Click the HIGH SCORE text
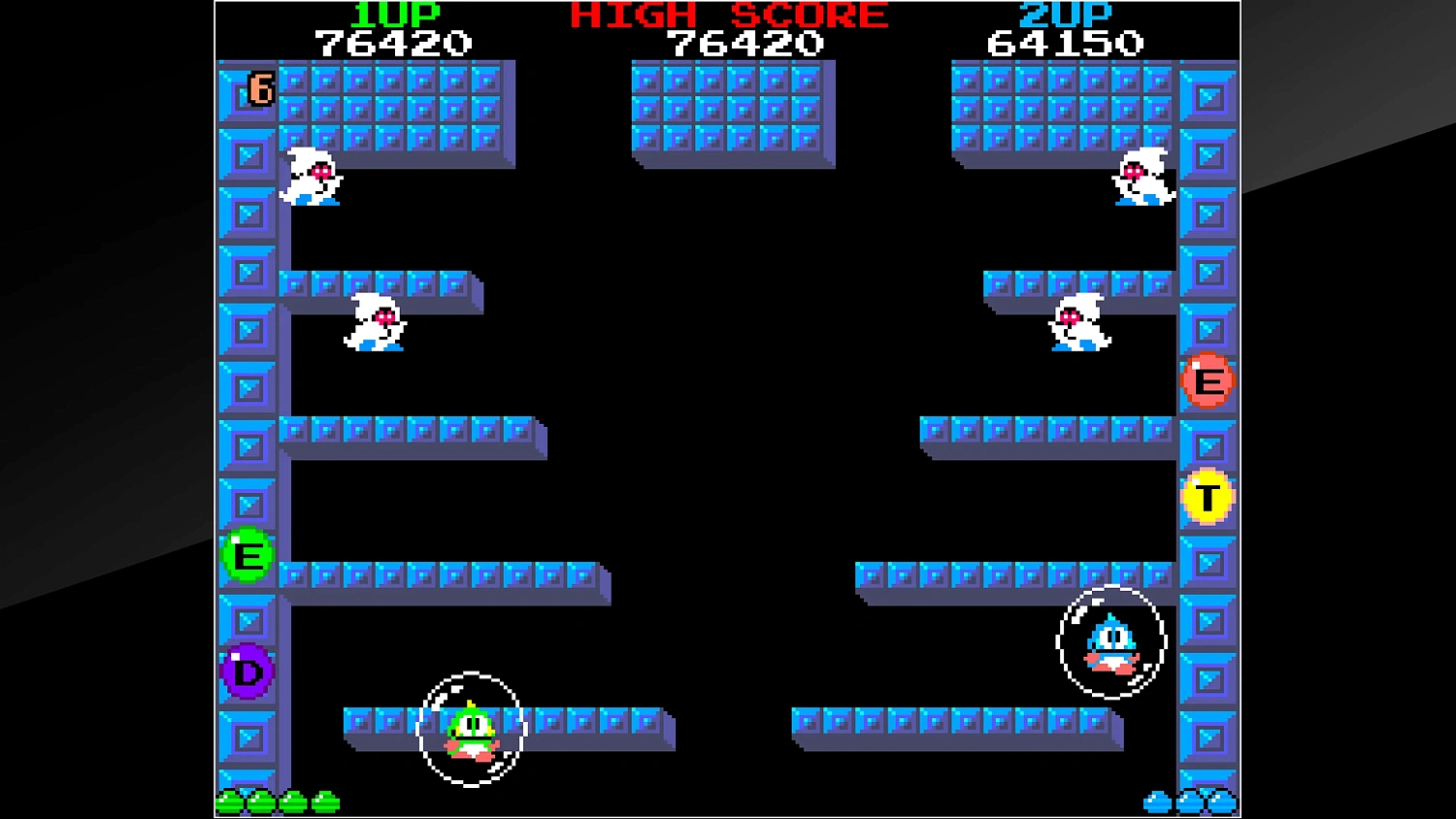 728,15
